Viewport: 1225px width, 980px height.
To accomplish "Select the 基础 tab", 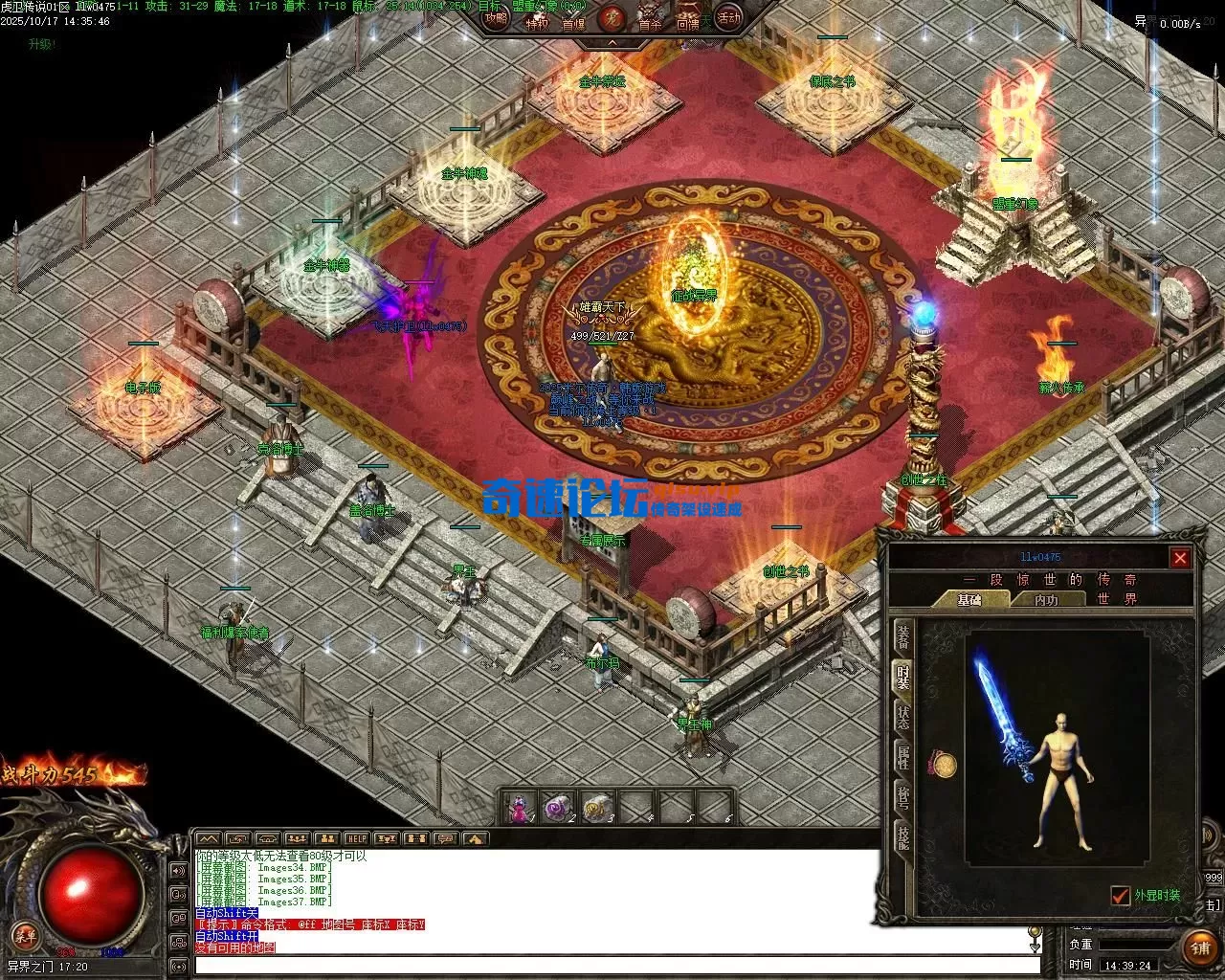I will coord(970,600).
